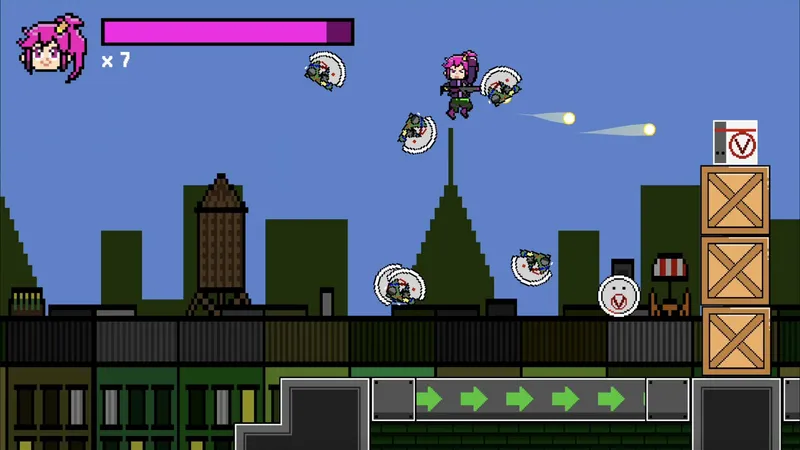Click the pink-haired girl portrait icon
This screenshot has width=800, height=450.
click(50, 47)
